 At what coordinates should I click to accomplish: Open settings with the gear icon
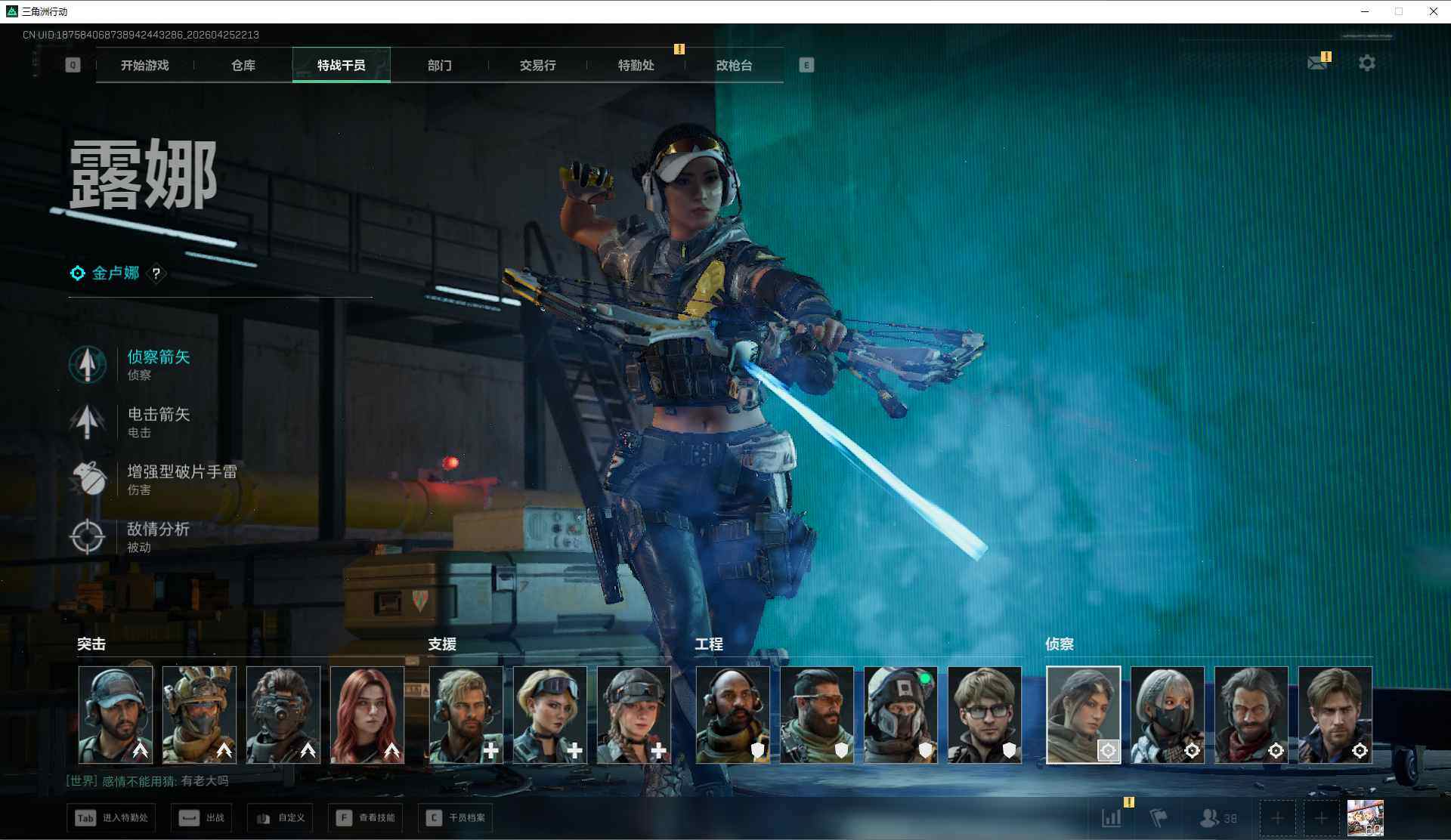[x=1366, y=63]
